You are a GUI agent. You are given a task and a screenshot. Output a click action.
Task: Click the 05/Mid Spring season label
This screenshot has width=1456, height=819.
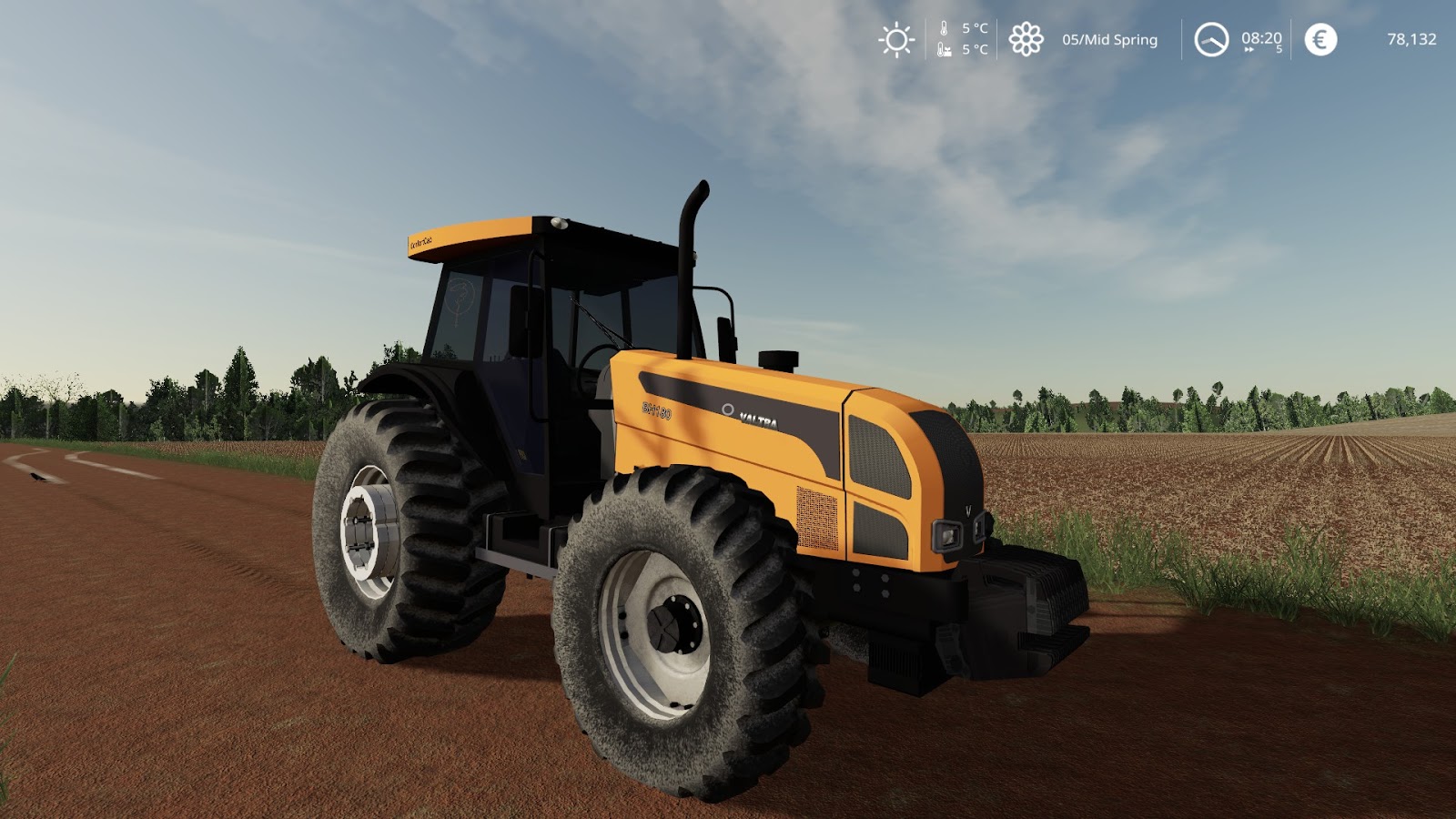[x=1107, y=40]
